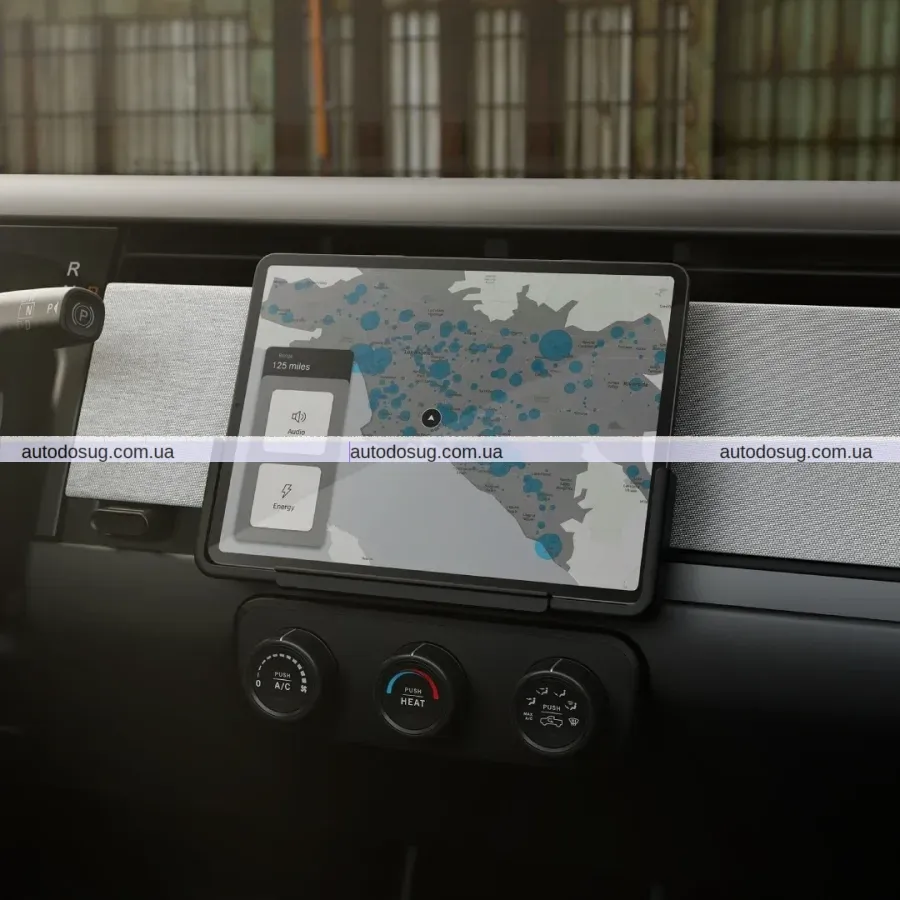Open the Audio tile on the tablet

tap(297, 421)
